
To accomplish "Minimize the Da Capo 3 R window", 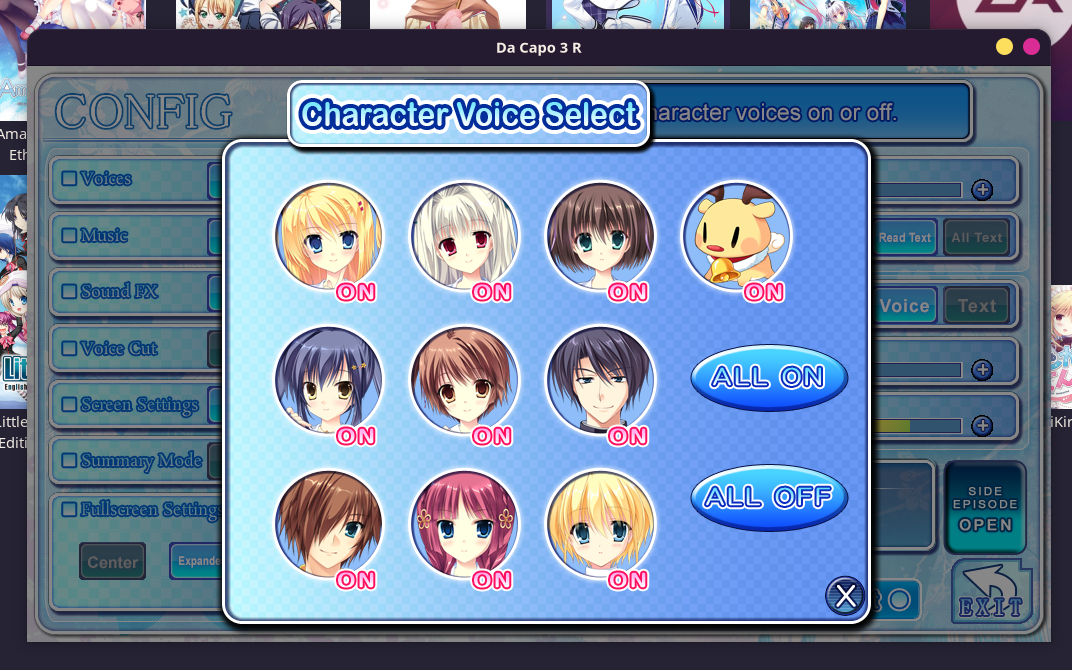I will coord(1005,47).
